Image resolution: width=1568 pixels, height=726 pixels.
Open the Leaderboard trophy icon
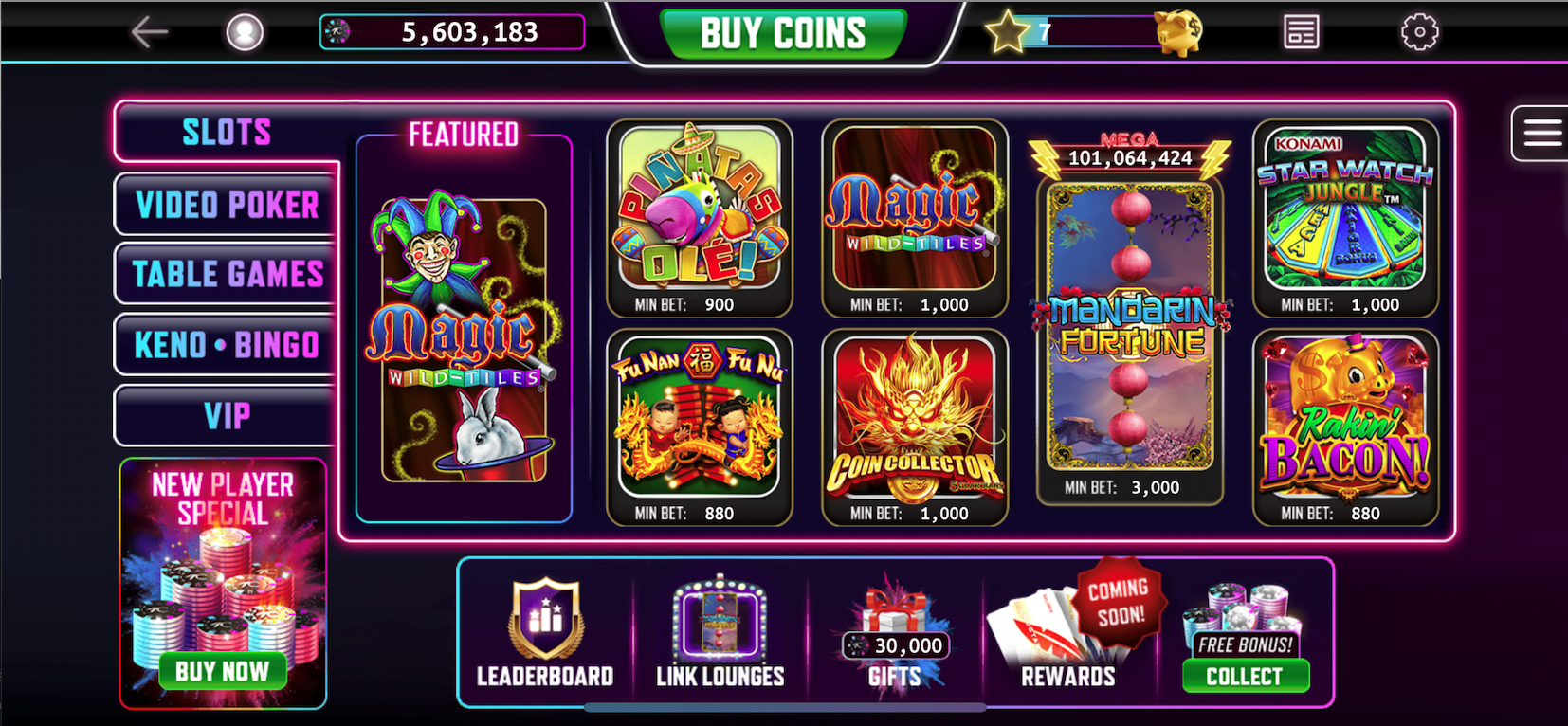(543, 616)
